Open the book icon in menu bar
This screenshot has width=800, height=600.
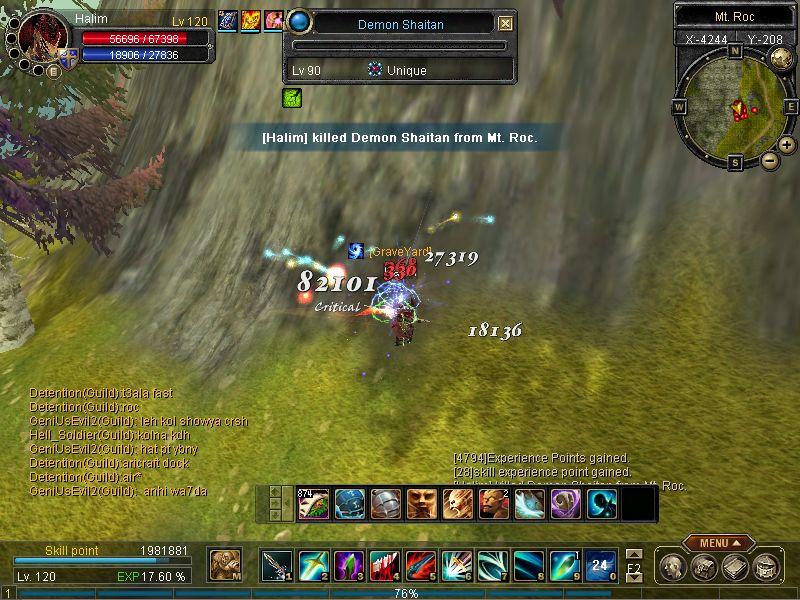[734, 567]
